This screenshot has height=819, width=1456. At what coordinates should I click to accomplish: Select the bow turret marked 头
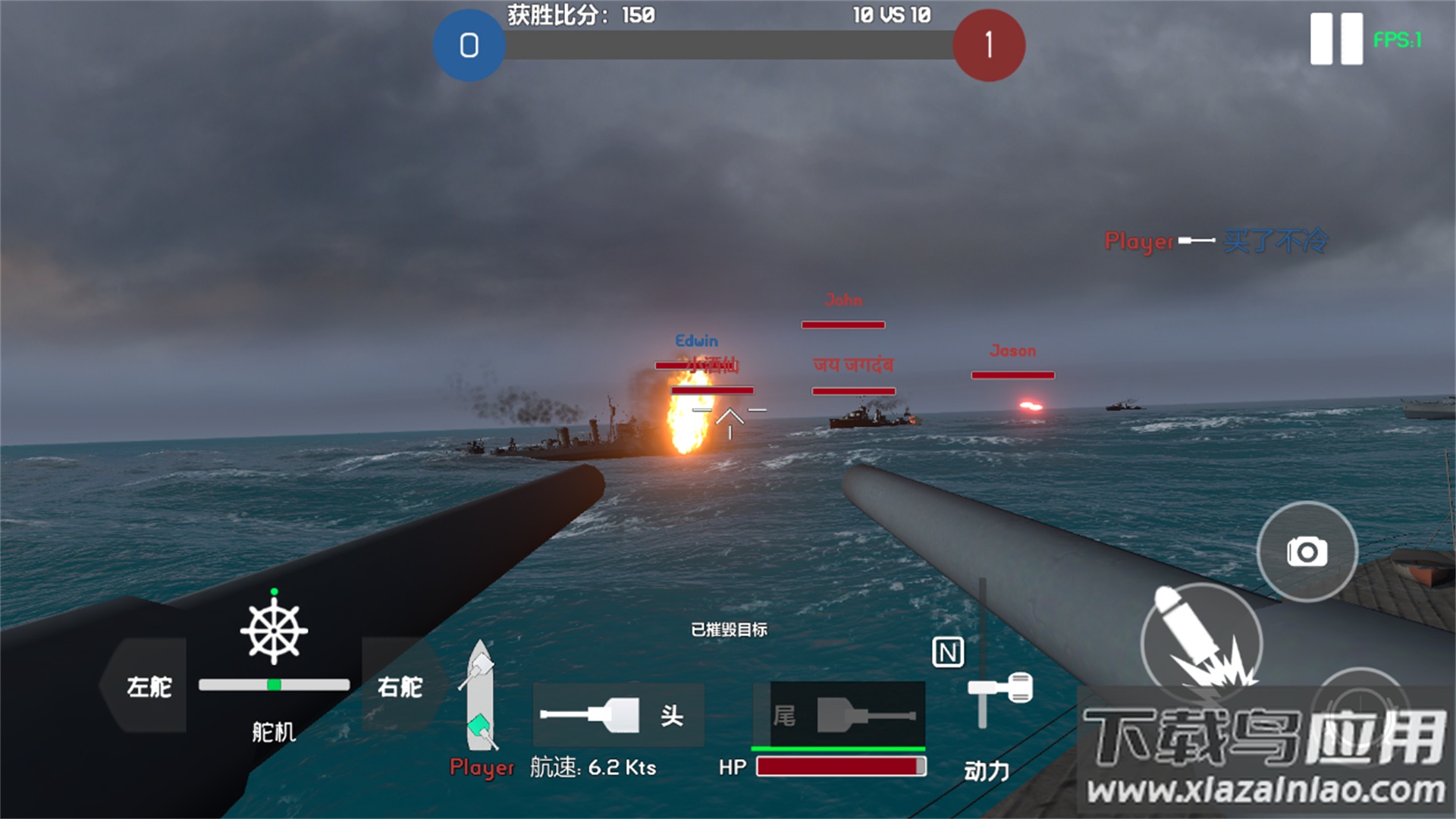pyautogui.click(x=618, y=715)
